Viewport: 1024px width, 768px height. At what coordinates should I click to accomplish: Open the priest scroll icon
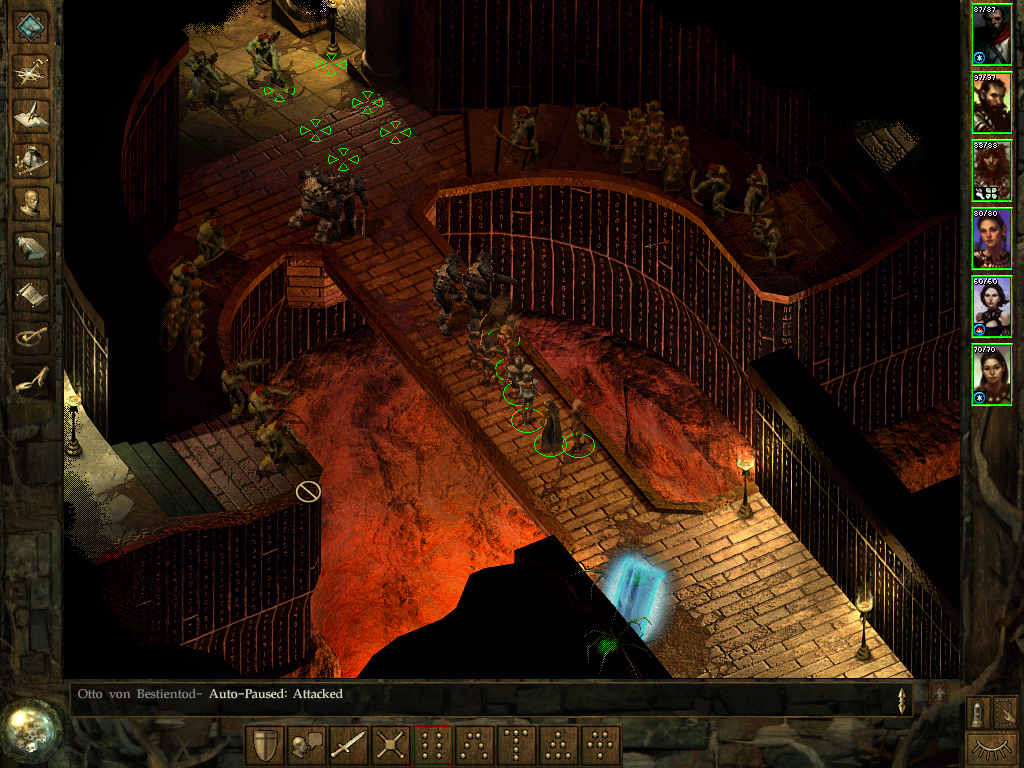pyautogui.click(x=32, y=293)
